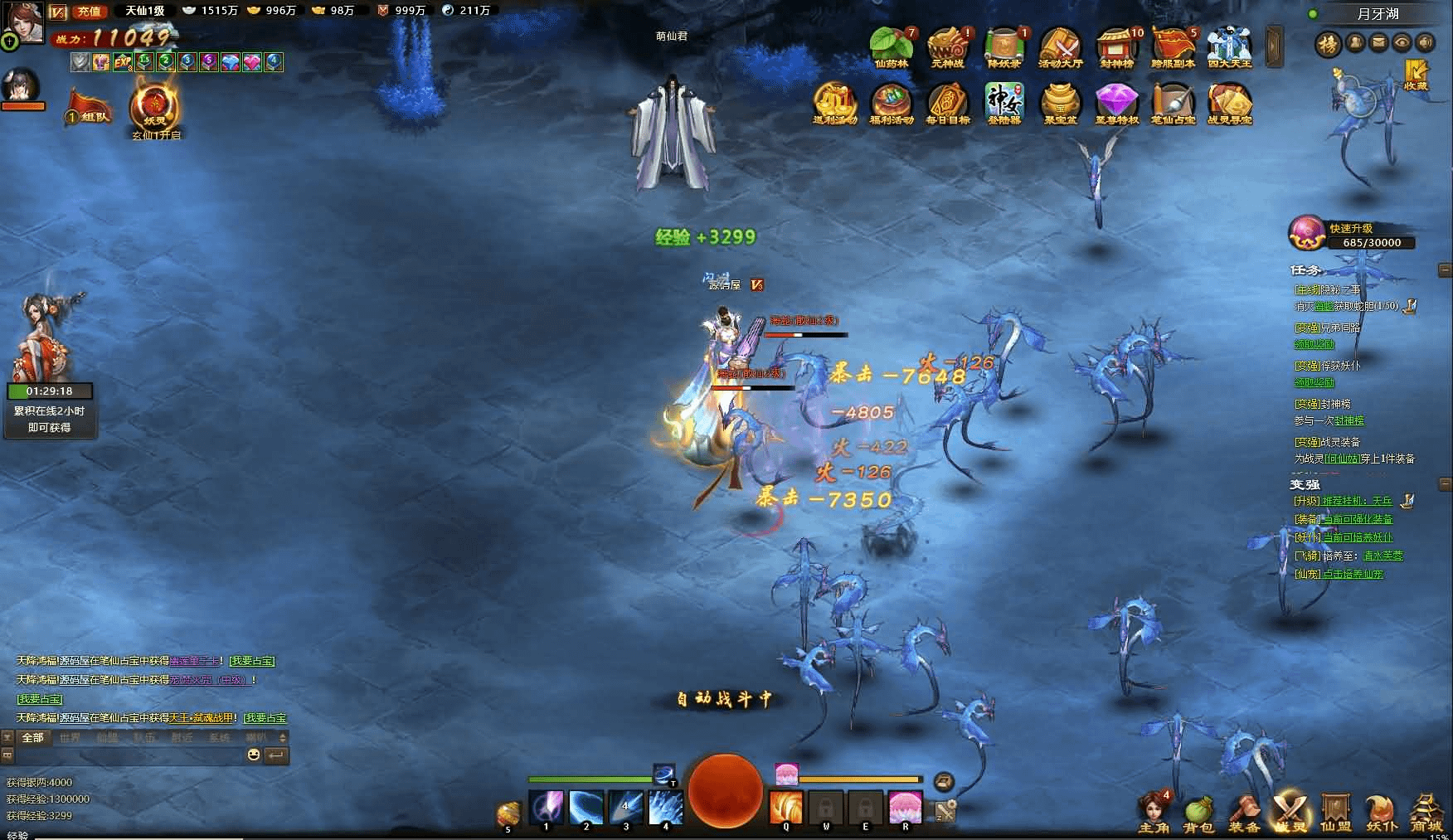This screenshot has height=840, width=1453.
Task: Open the 活动大厅 activity hall
Action: [x=1061, y=47]
